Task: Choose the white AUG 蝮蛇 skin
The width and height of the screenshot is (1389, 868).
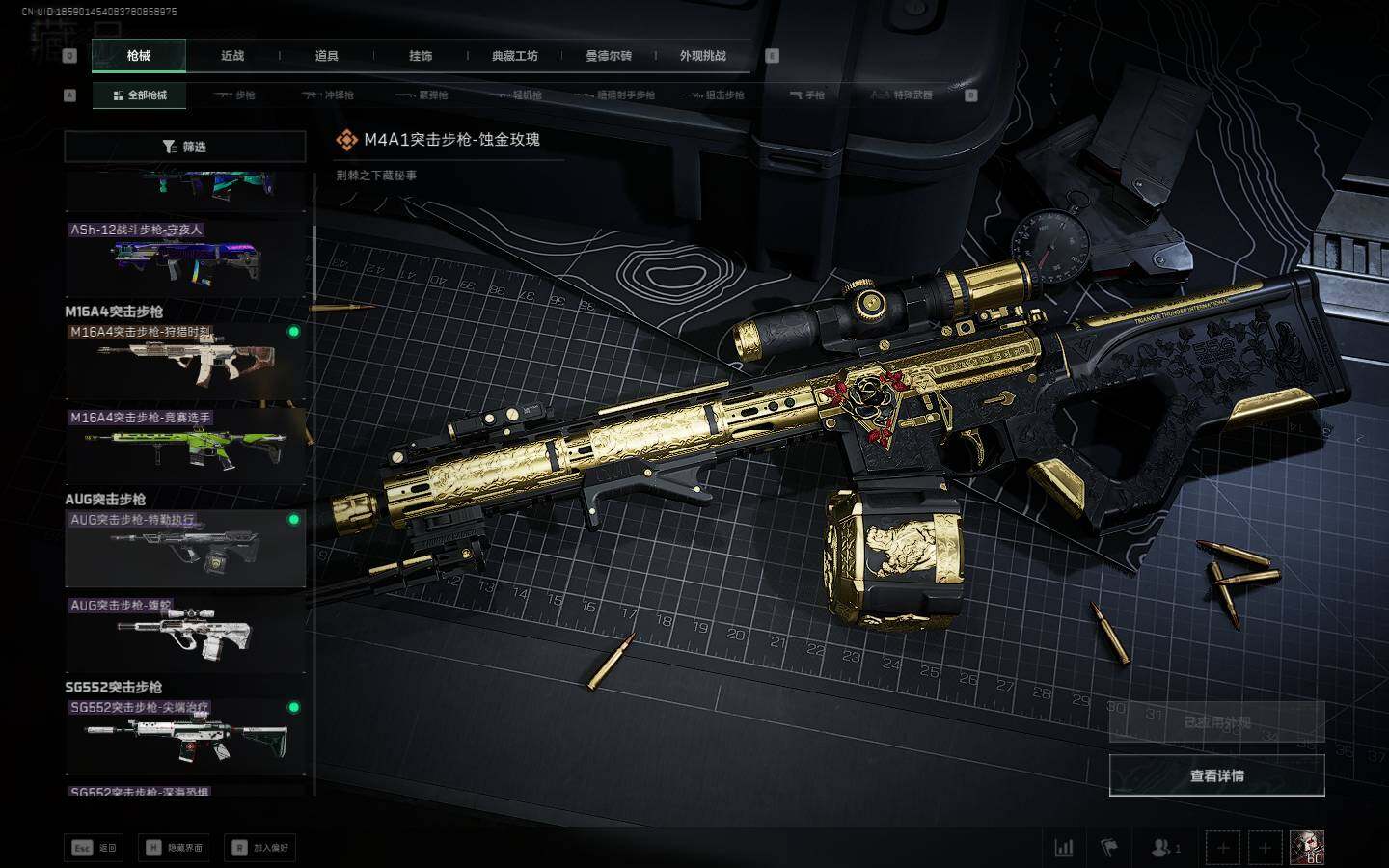Action: point(185,634)
